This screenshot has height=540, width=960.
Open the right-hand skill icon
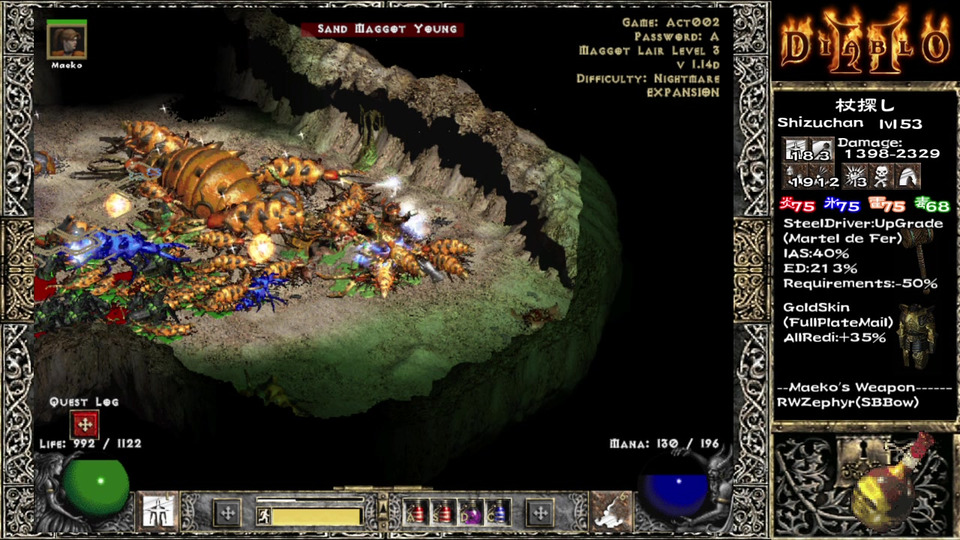(609, 512)
